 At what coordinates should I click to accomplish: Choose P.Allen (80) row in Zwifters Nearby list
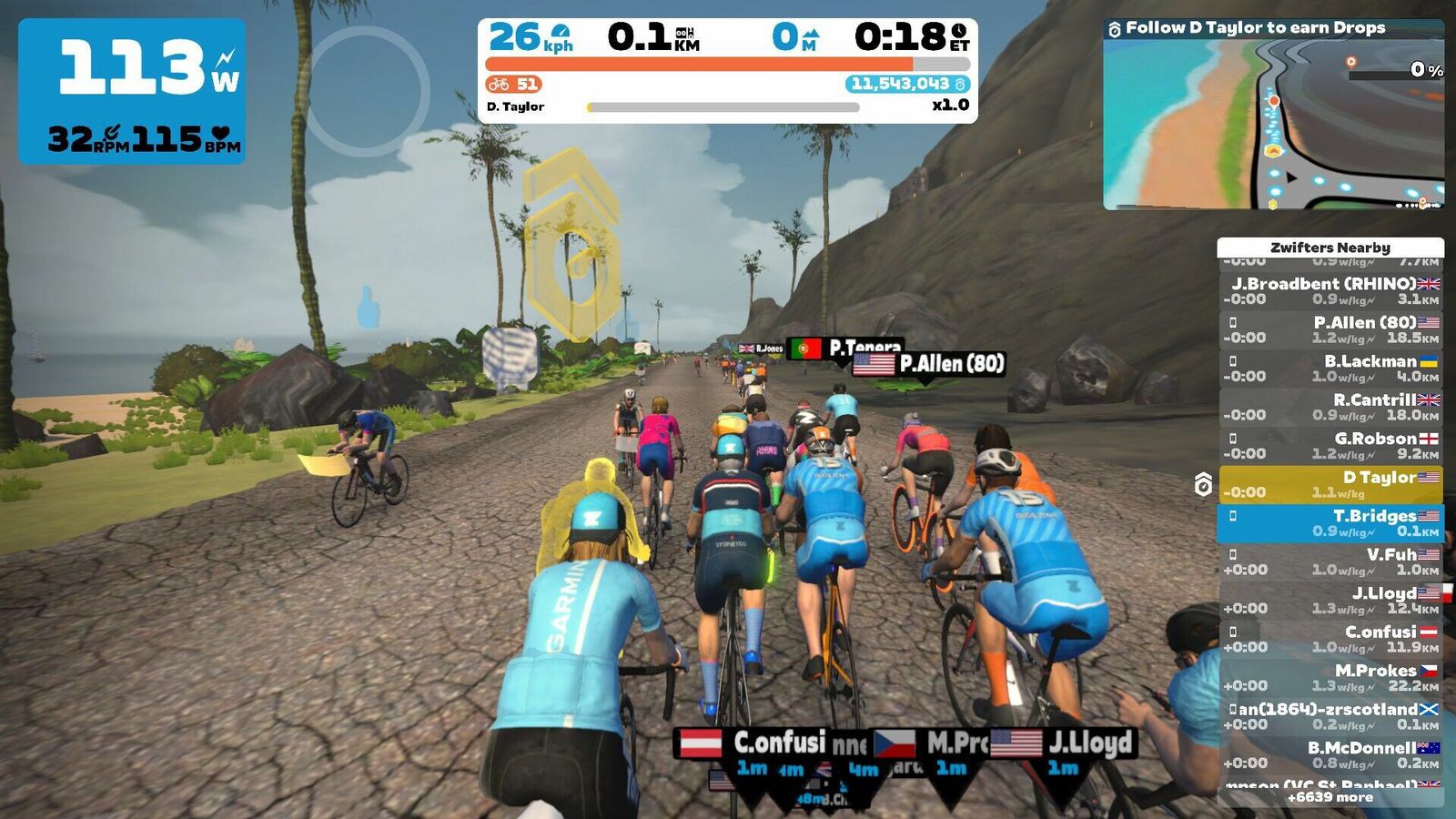click(1330, 329)
